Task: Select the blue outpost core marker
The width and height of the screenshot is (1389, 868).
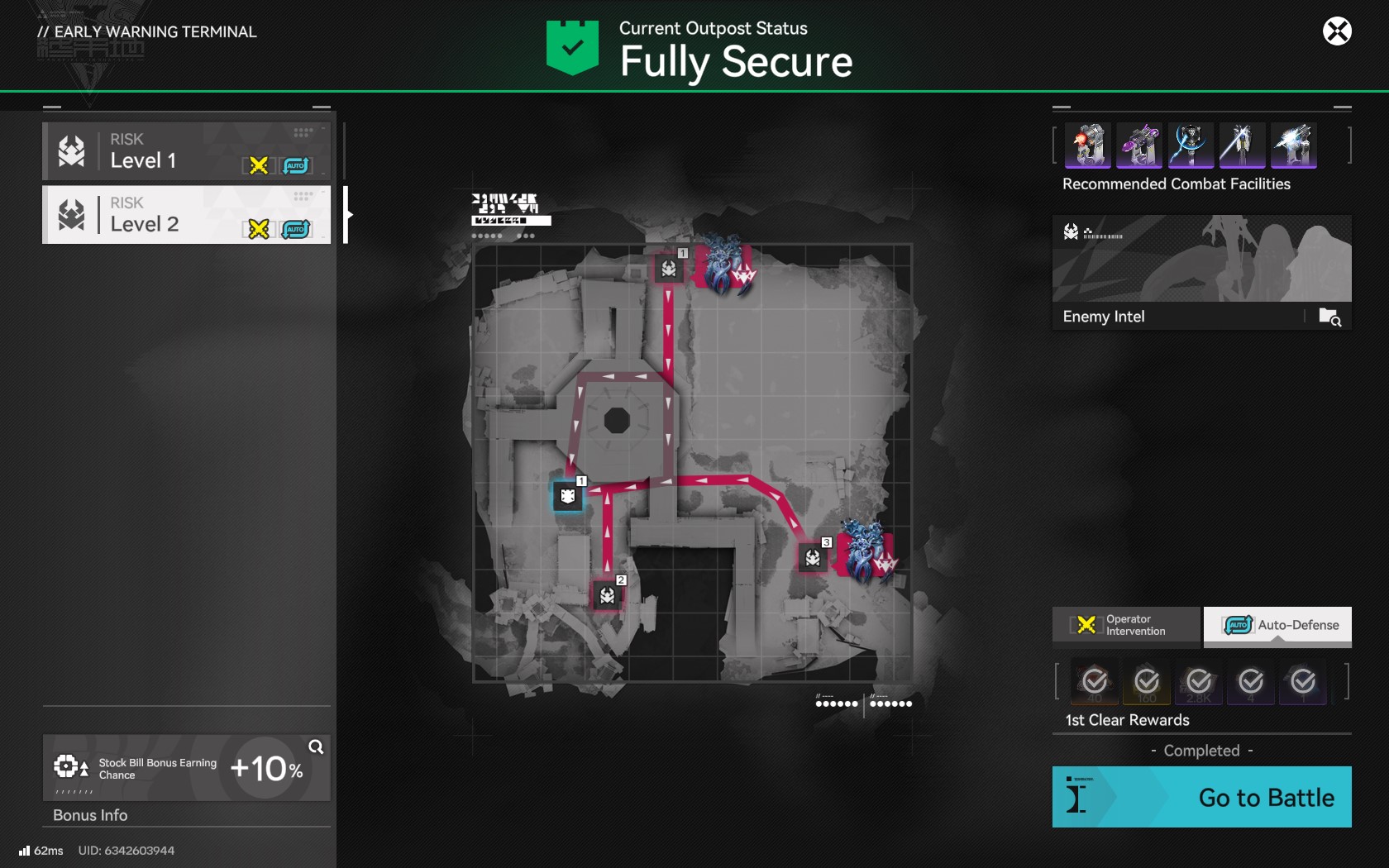Action: point(568,496)
